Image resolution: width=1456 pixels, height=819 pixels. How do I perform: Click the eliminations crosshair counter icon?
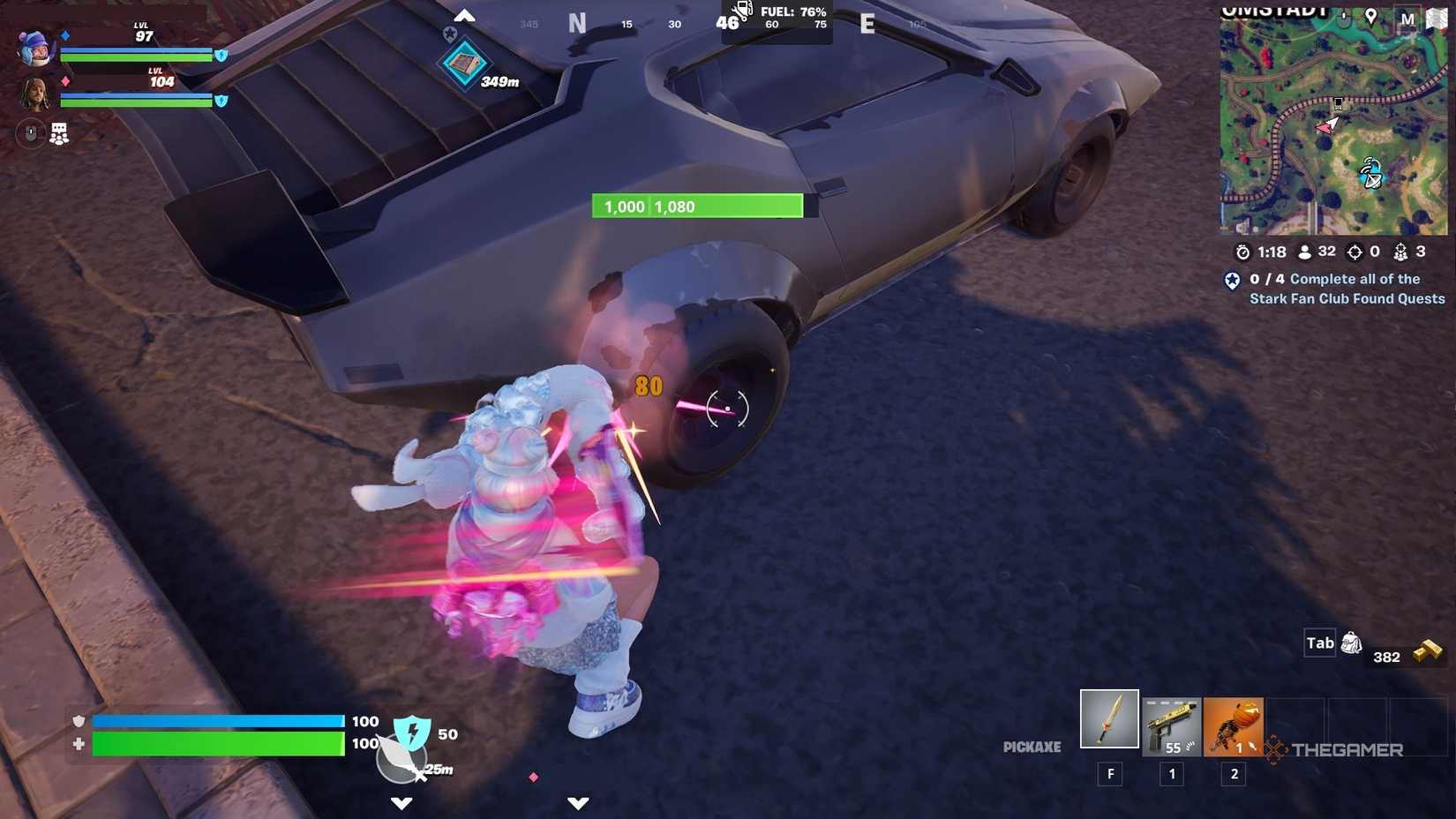click(1355, 252)
